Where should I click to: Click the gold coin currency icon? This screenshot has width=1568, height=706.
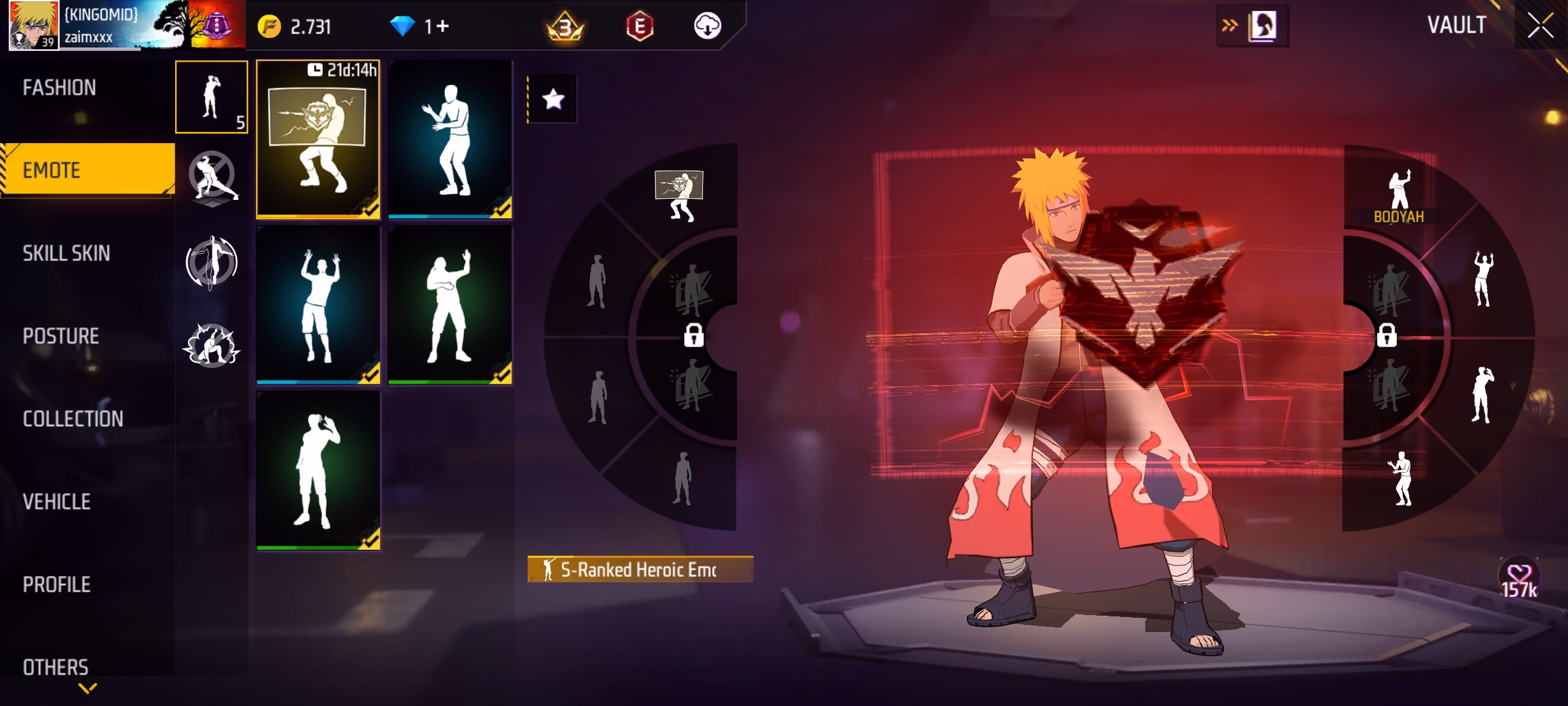tap(269, 27)
